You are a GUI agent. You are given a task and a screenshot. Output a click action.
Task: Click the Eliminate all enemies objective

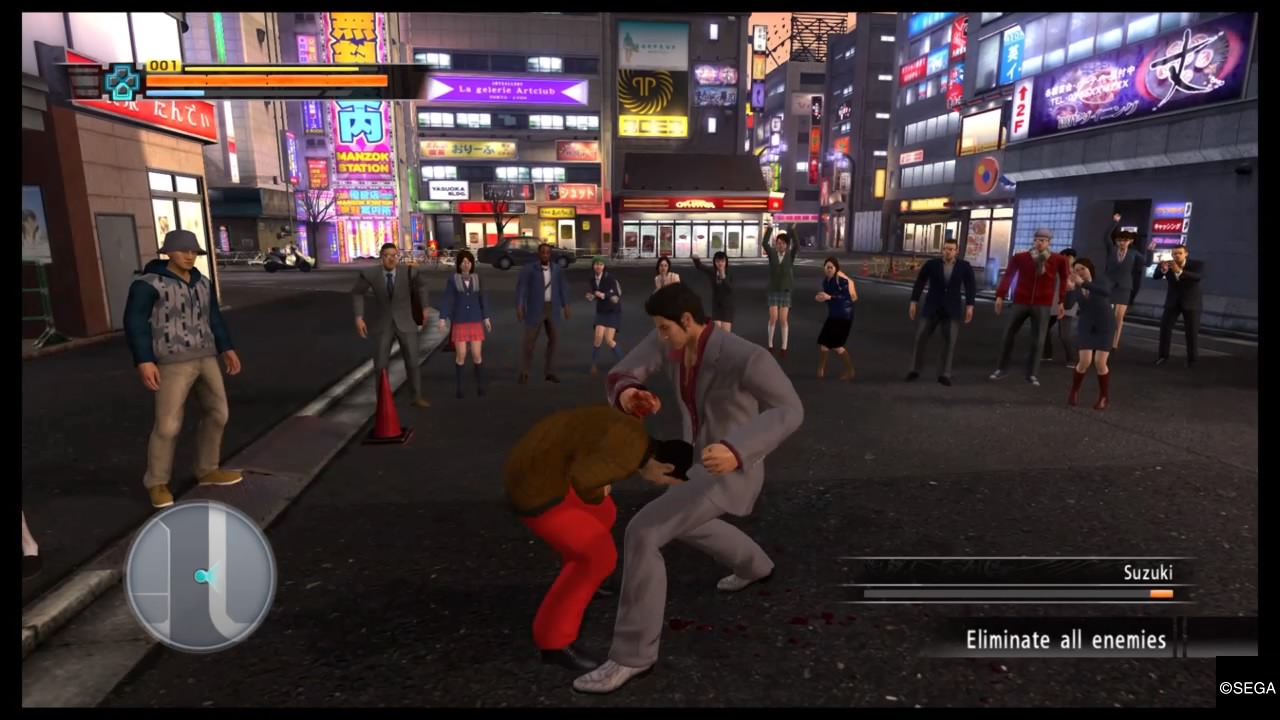tap(1065, 639)
